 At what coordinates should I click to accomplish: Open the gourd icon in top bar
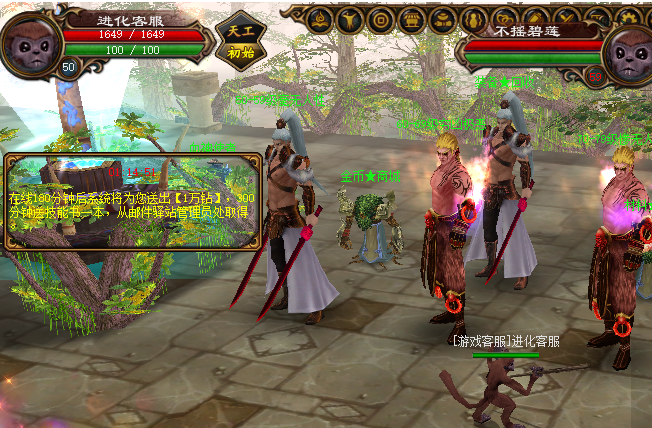click(474, 19)
